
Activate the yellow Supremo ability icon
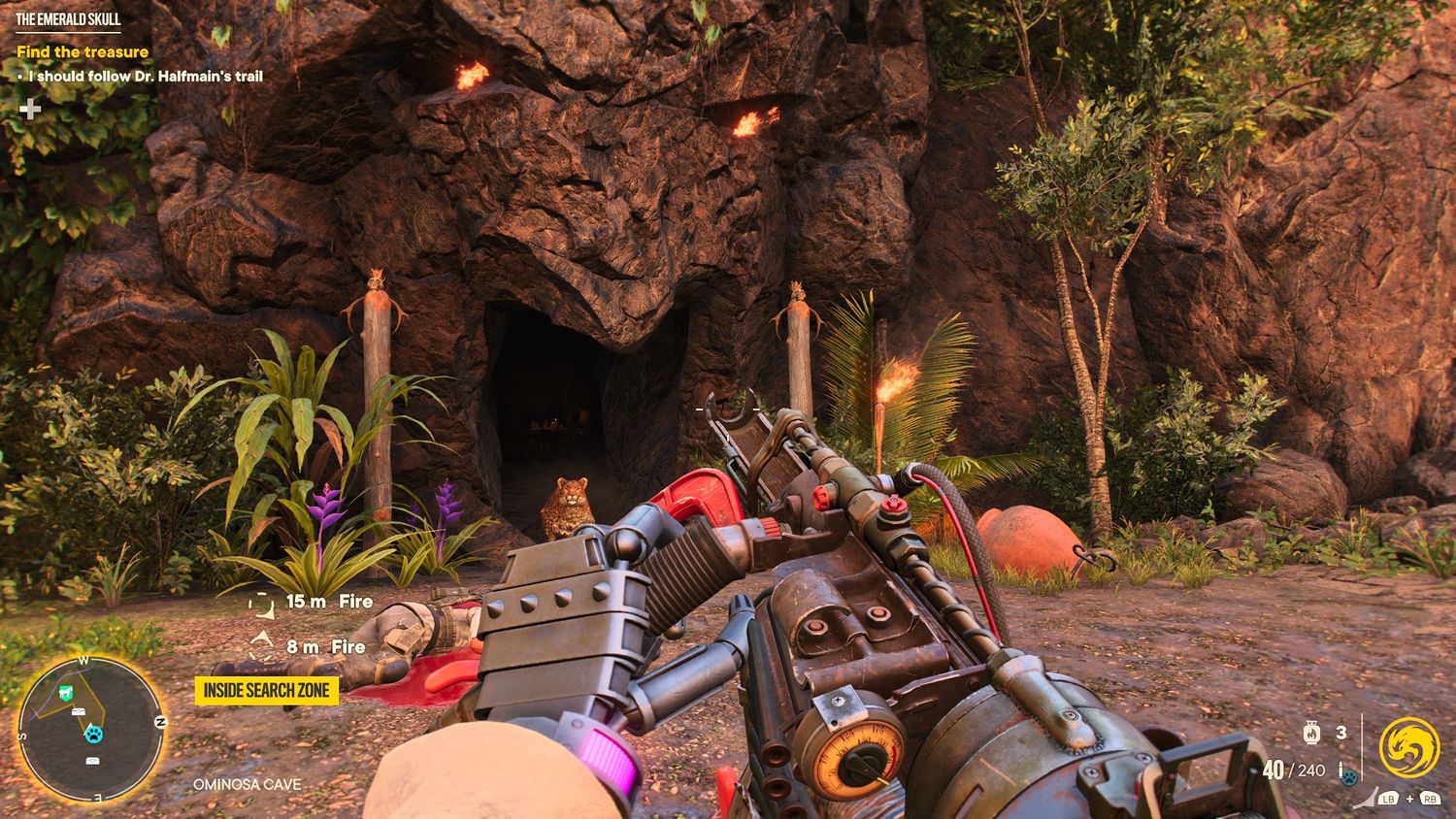(x=1407, y=748)
